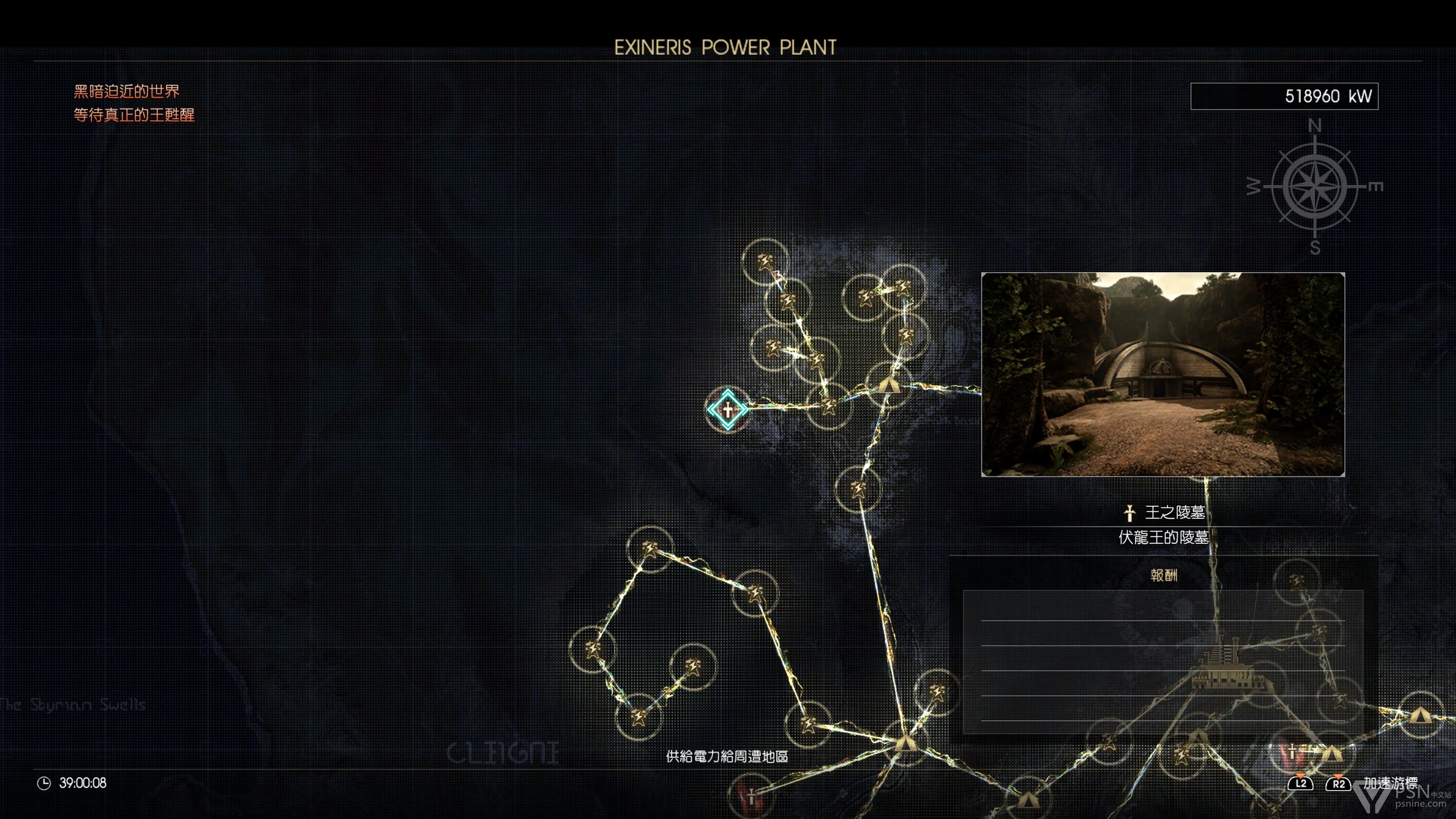This screenshot has height=819, width=1456.
Task: Select the highlighted royal tomb node
Action: (x=728, y=409)
